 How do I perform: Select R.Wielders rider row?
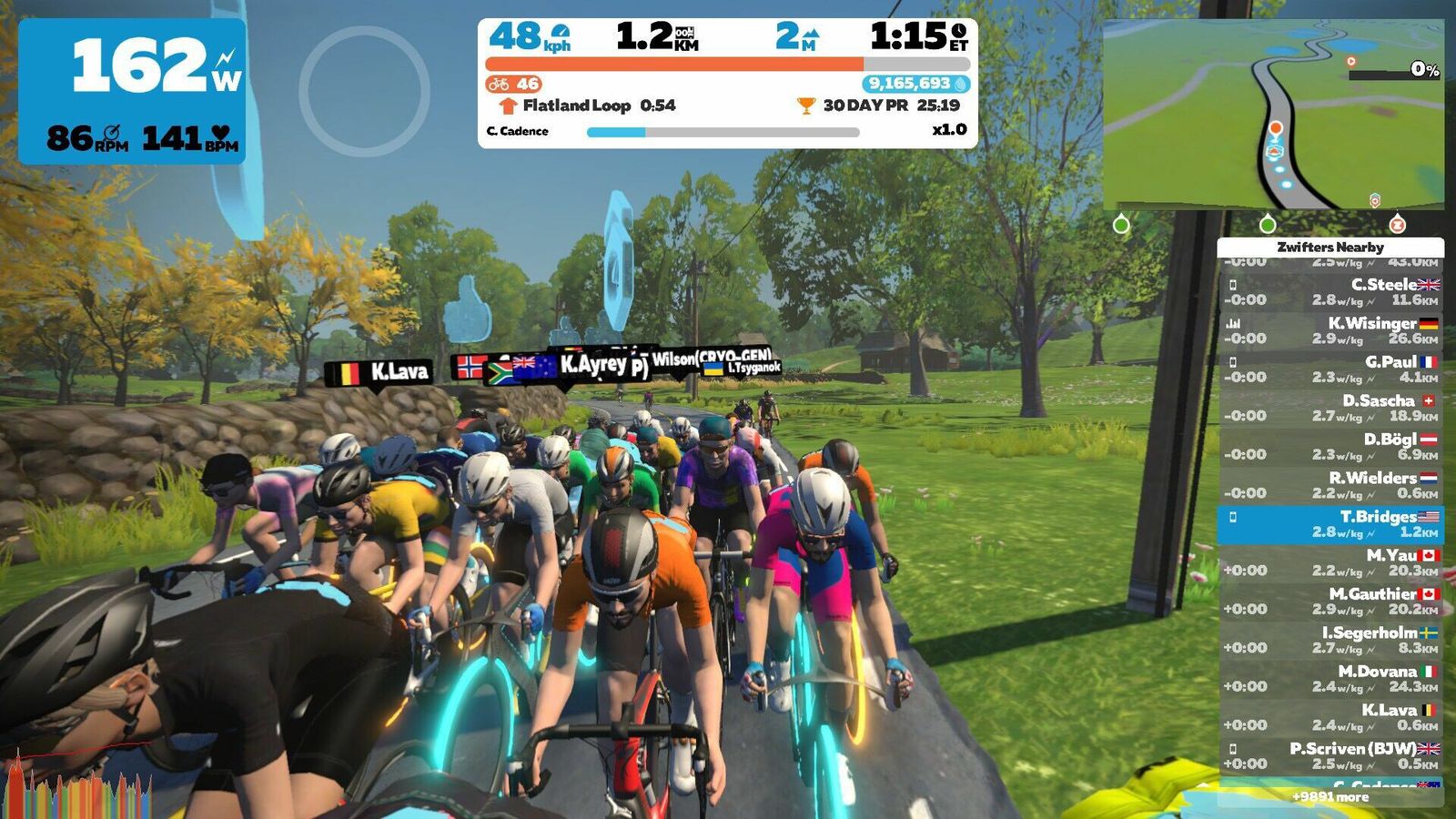point(1330,485)
